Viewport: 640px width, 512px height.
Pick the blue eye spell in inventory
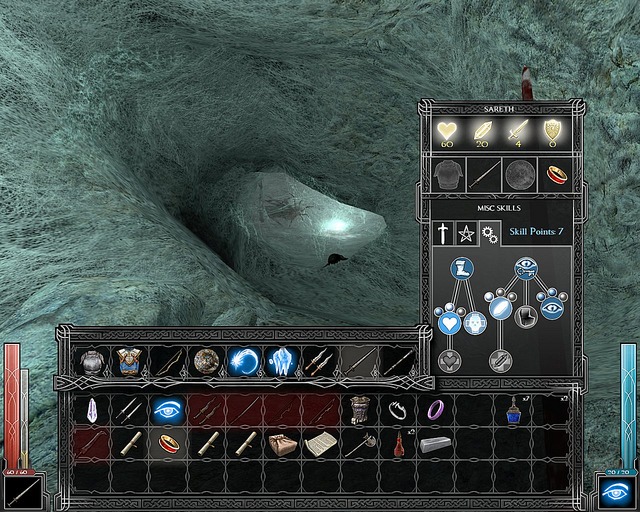click(x=165, y=409)
